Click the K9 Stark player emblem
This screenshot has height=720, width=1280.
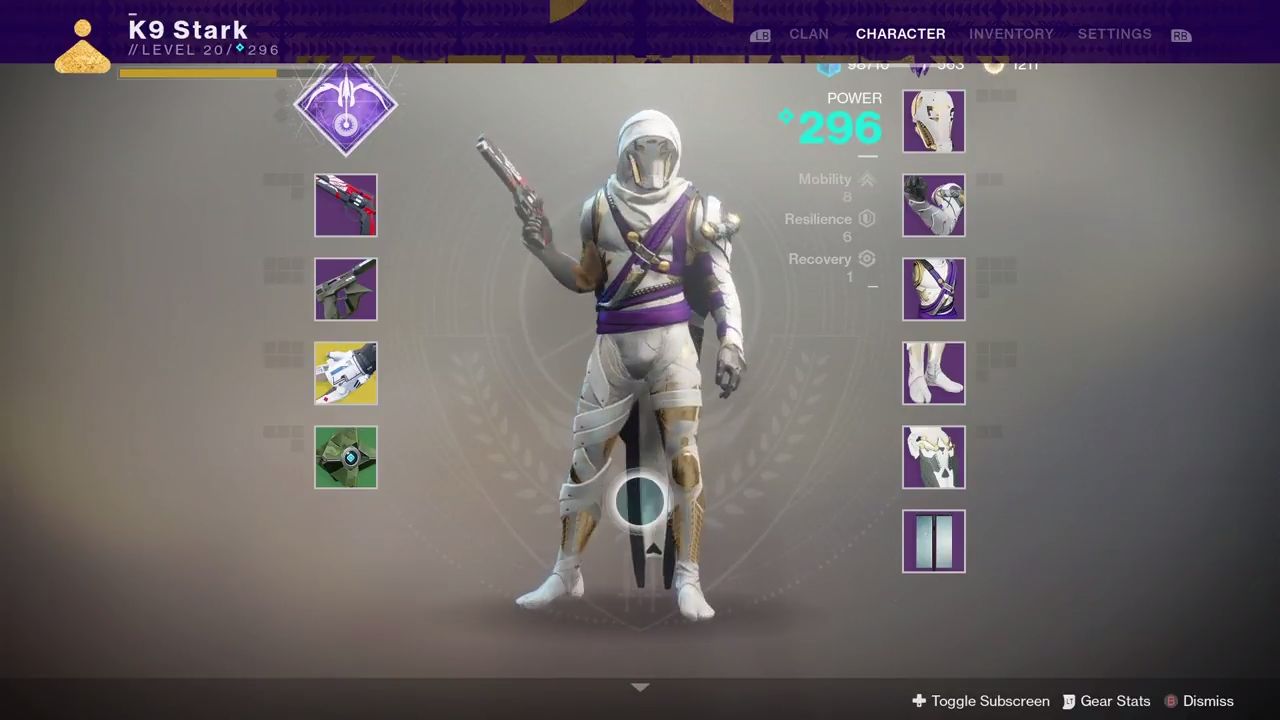tap(83, 47)
